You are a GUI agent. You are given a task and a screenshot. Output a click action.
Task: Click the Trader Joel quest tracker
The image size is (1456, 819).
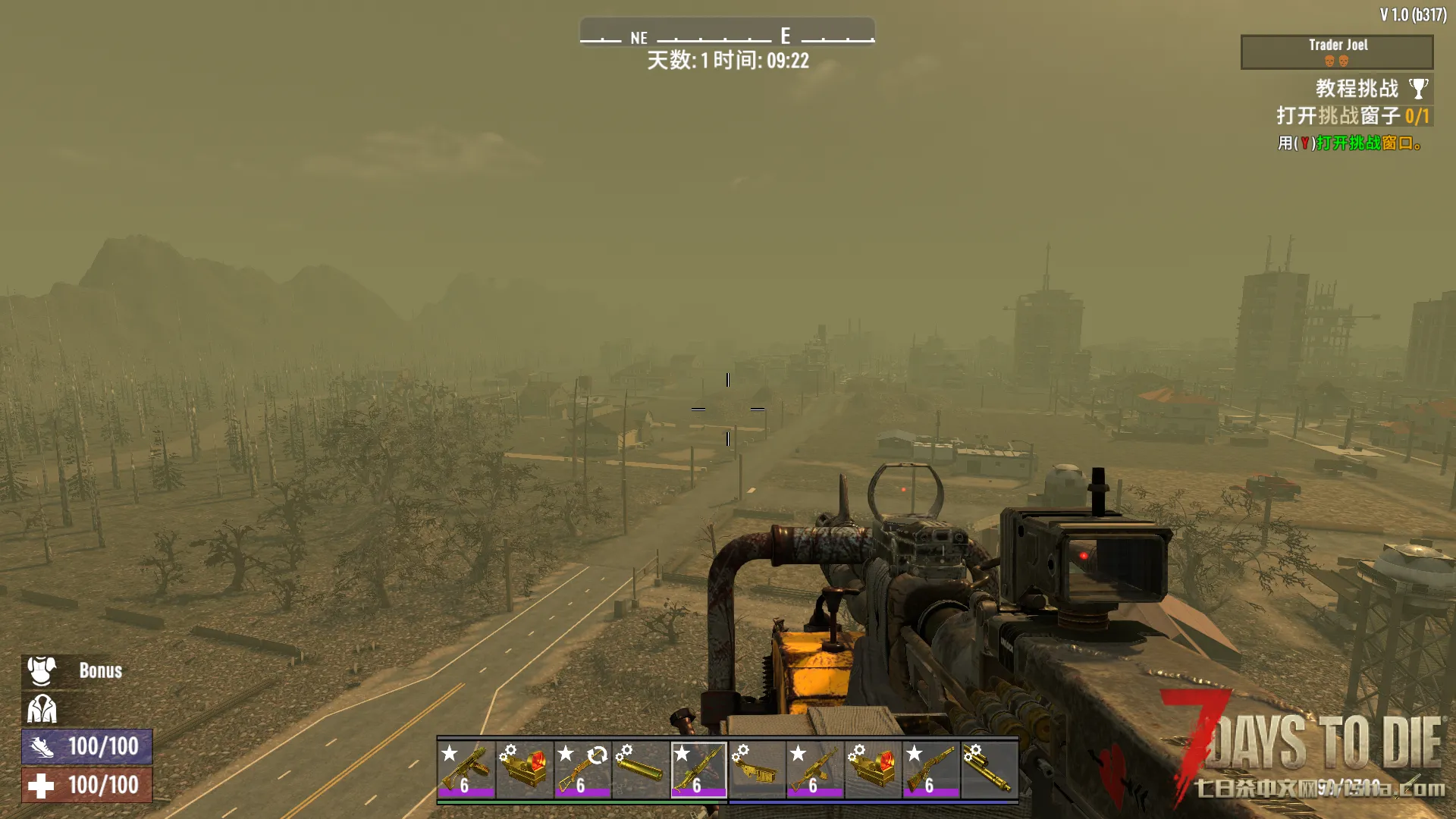click(x=1336, y=52)
